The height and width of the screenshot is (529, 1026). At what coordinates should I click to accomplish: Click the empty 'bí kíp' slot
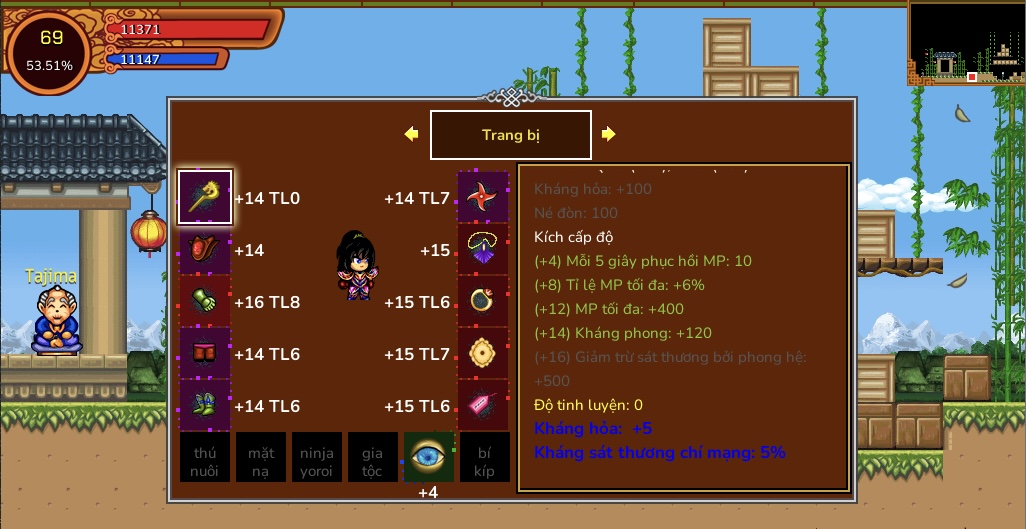484,457
